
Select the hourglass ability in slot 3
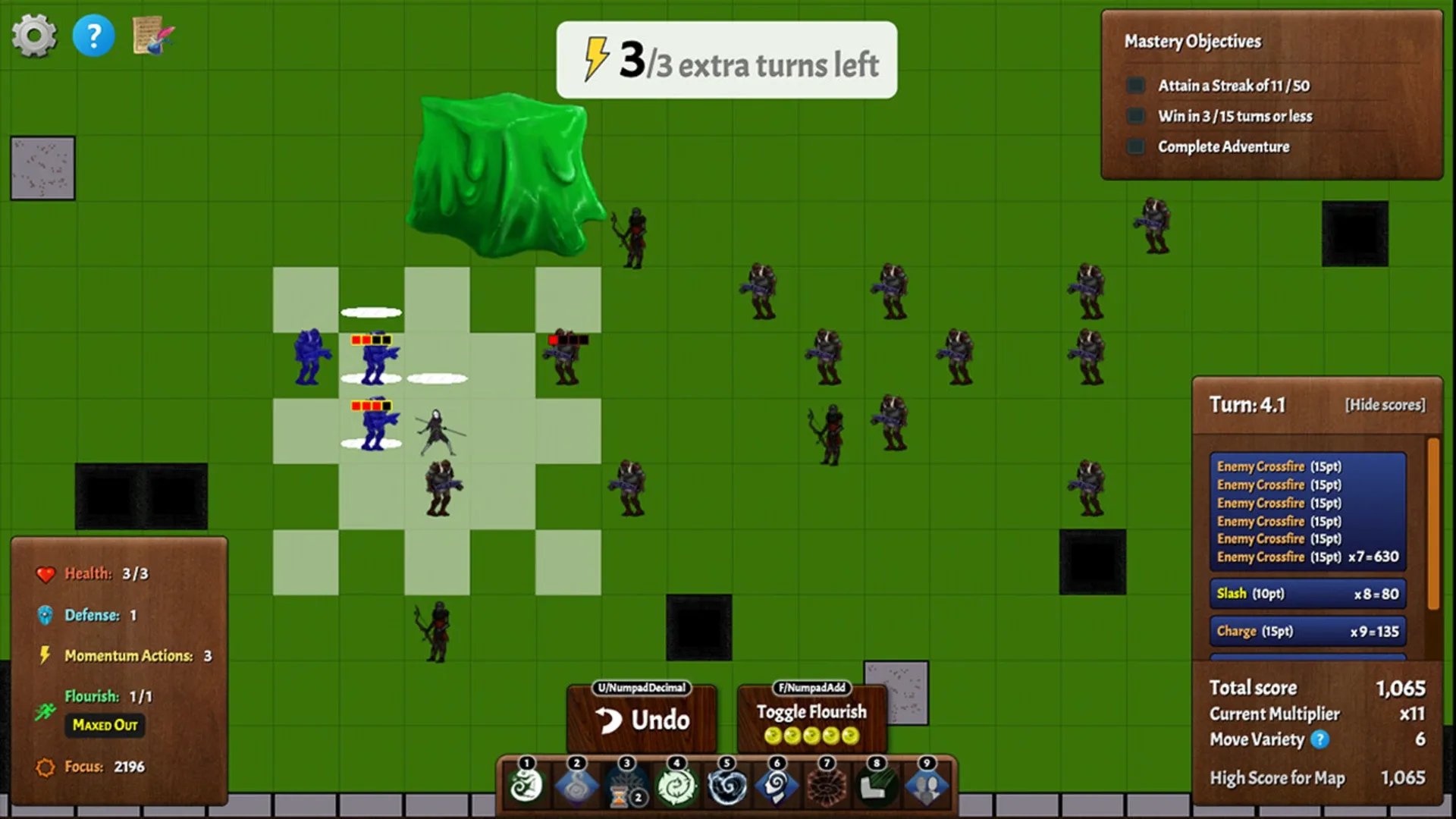pos(626,786)
